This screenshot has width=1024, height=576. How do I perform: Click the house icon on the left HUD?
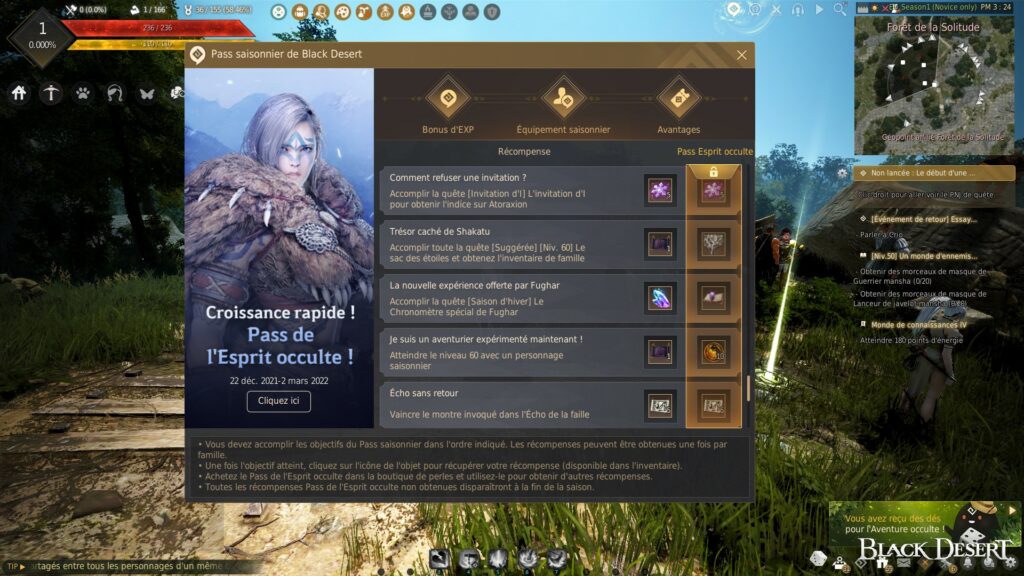[19, 94]
